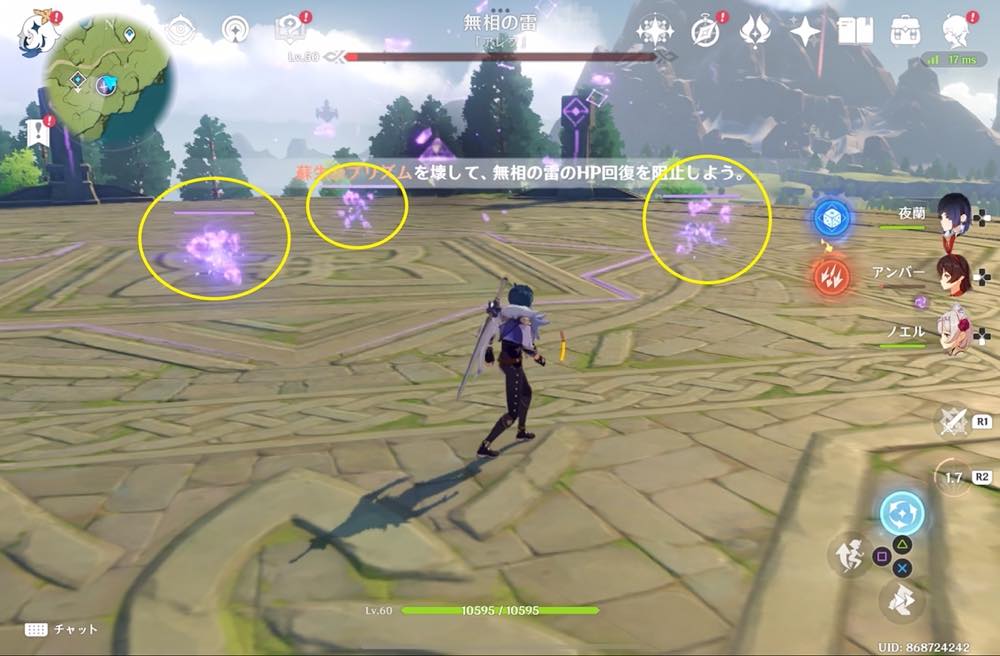Use the elemental skill showing 1.7 cooldown
Image resolution: width=1000 pixels, height=656 pixels.
(x=953, y=477)
